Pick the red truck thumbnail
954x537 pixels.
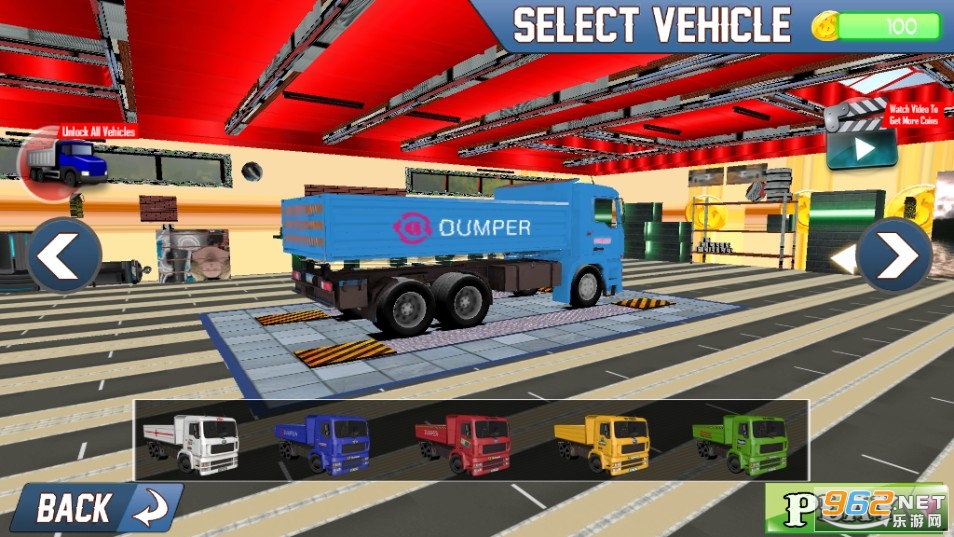(x=467, y=442)
